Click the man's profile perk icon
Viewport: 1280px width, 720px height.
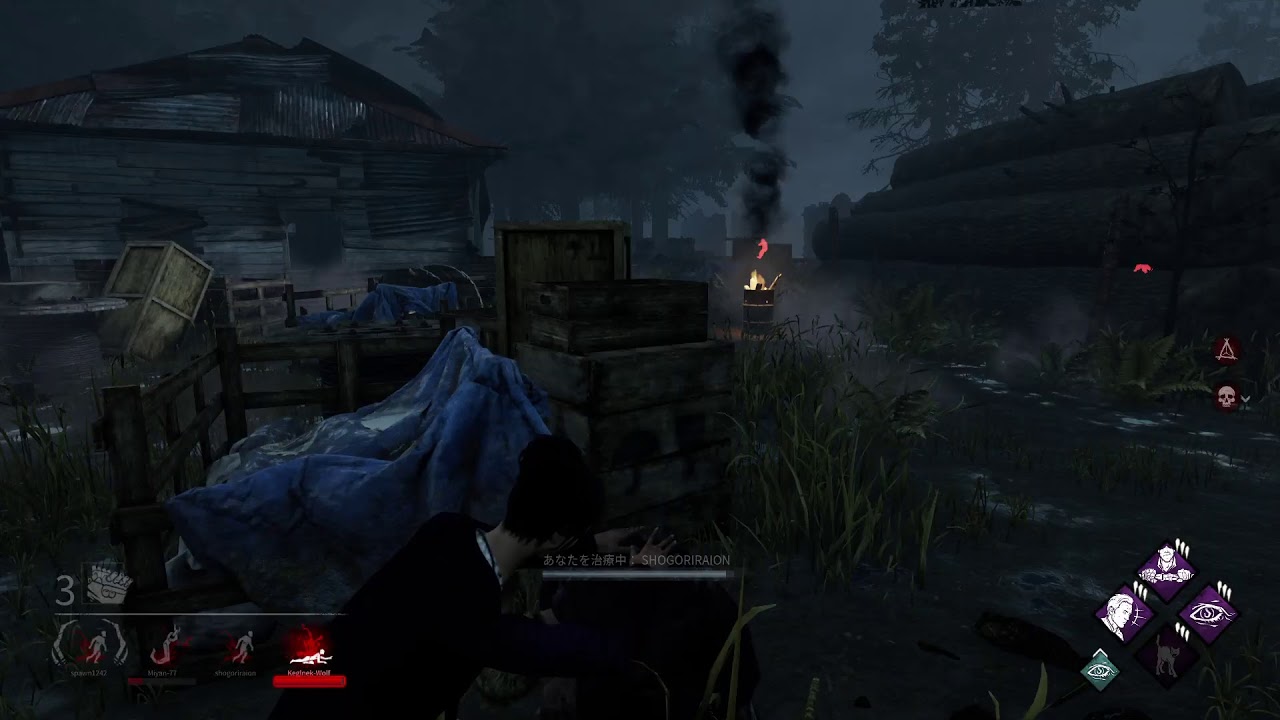[1126, 613]
